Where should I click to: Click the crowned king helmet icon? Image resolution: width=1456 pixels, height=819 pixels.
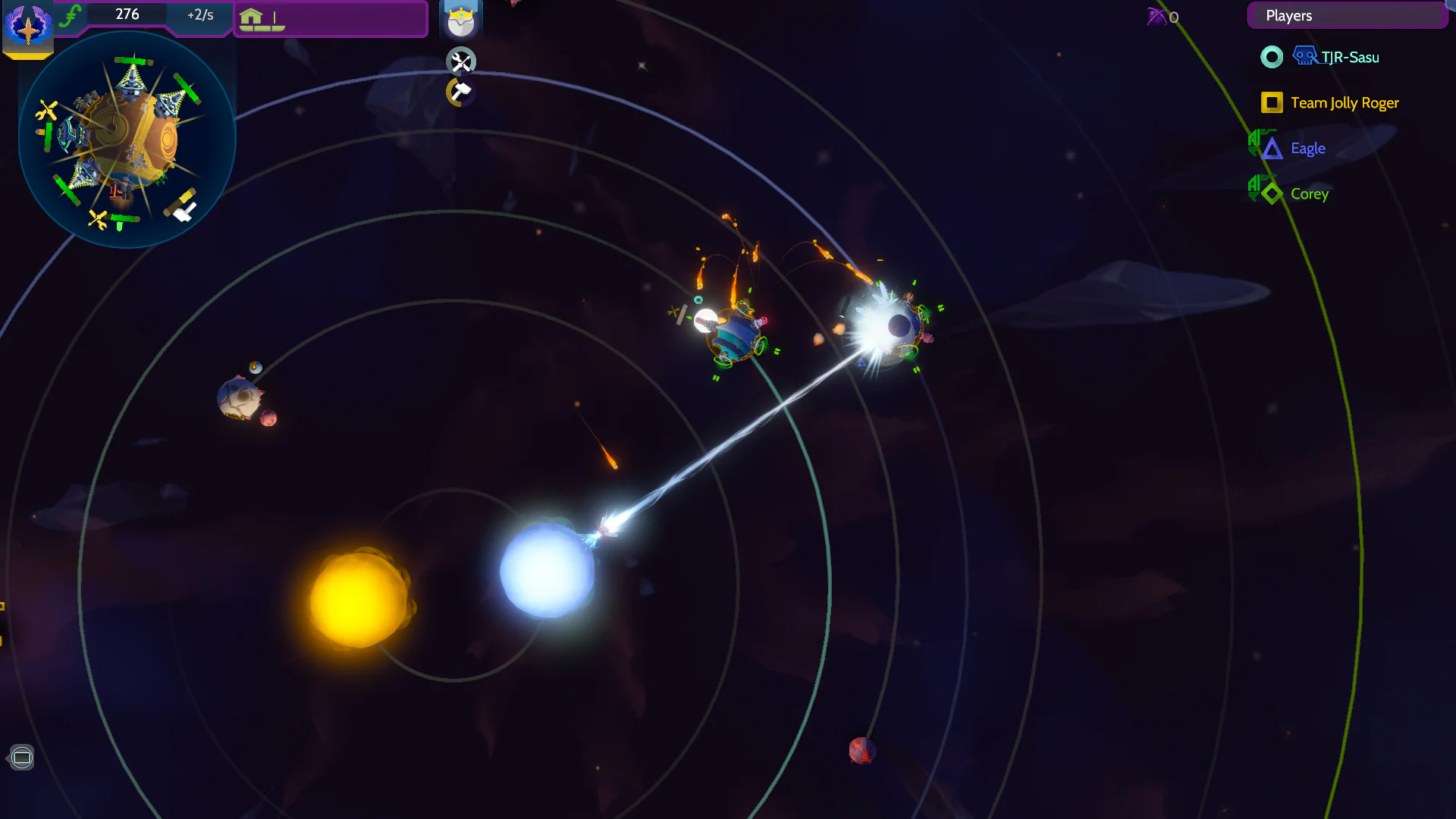pyautogui.click(x=461, y=20)
